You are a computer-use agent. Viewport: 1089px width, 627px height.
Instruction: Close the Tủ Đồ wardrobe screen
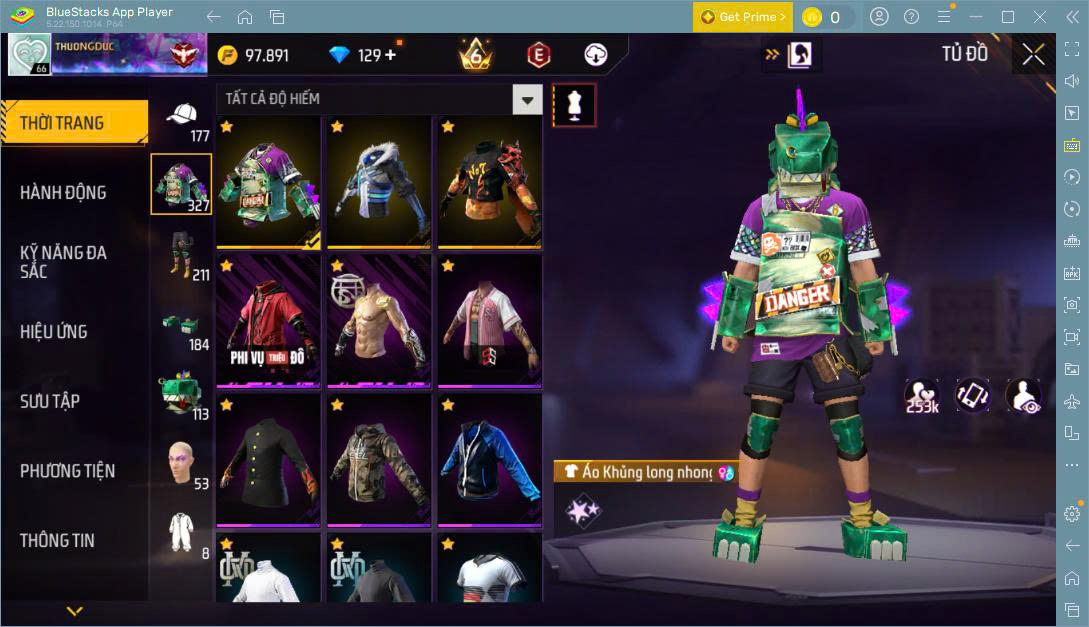[x=1033, y=54]
